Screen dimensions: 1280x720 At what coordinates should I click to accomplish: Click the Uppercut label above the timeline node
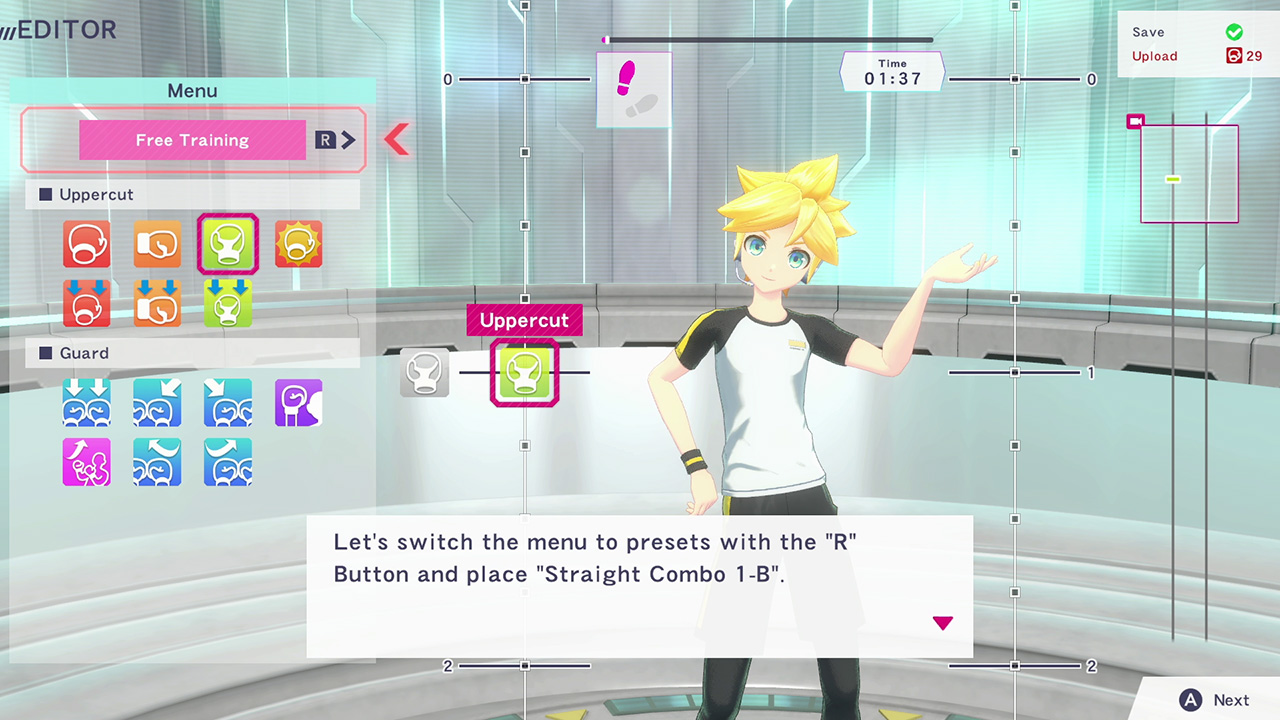tap(524, 320)
